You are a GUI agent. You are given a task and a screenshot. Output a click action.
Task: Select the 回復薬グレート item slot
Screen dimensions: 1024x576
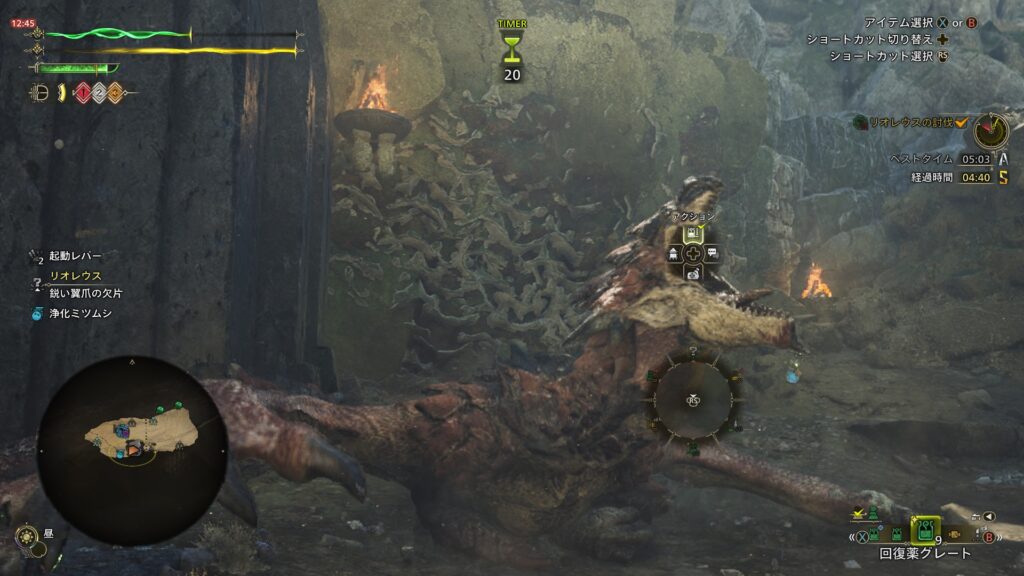[927, 530]
